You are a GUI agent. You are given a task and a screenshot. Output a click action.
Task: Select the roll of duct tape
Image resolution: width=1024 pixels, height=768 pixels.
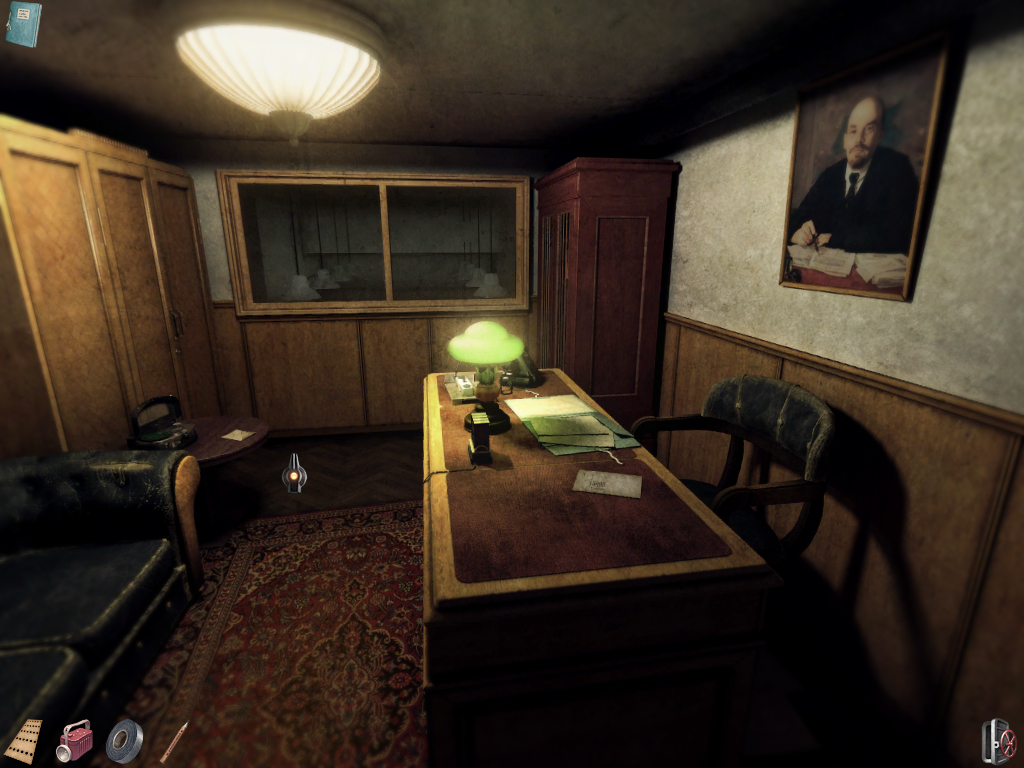tap(125, 741)
